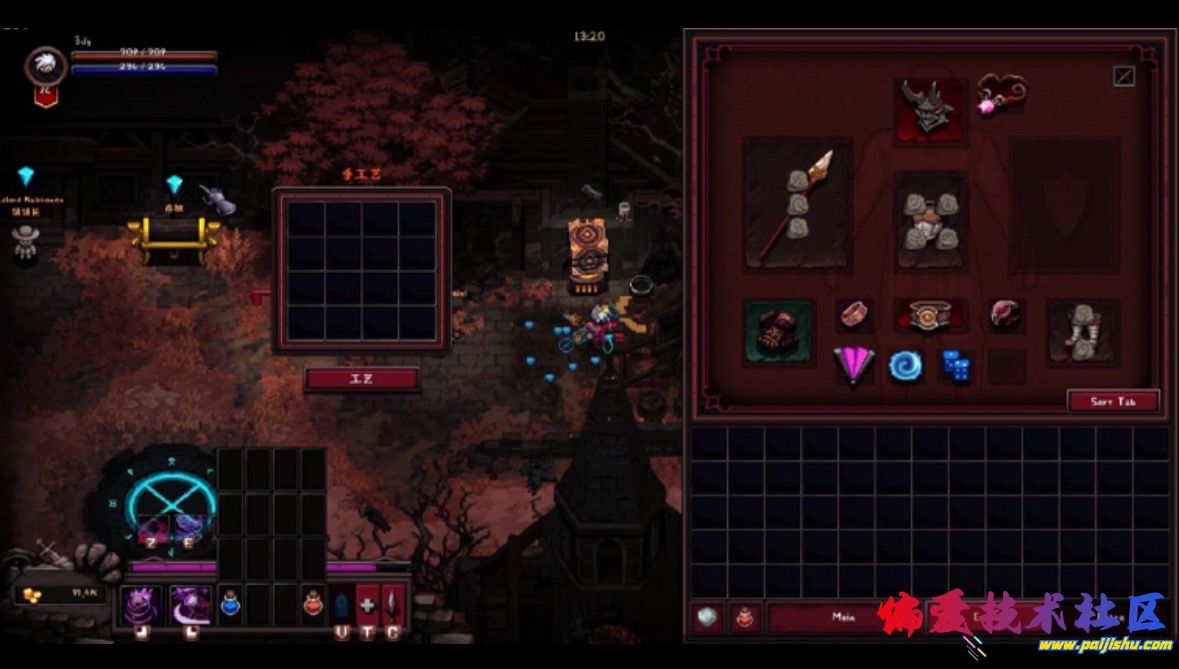The width and height of the screenshot is (1179, 669).
Task: Select the pink fan item slot
Action: pos(854,365)
